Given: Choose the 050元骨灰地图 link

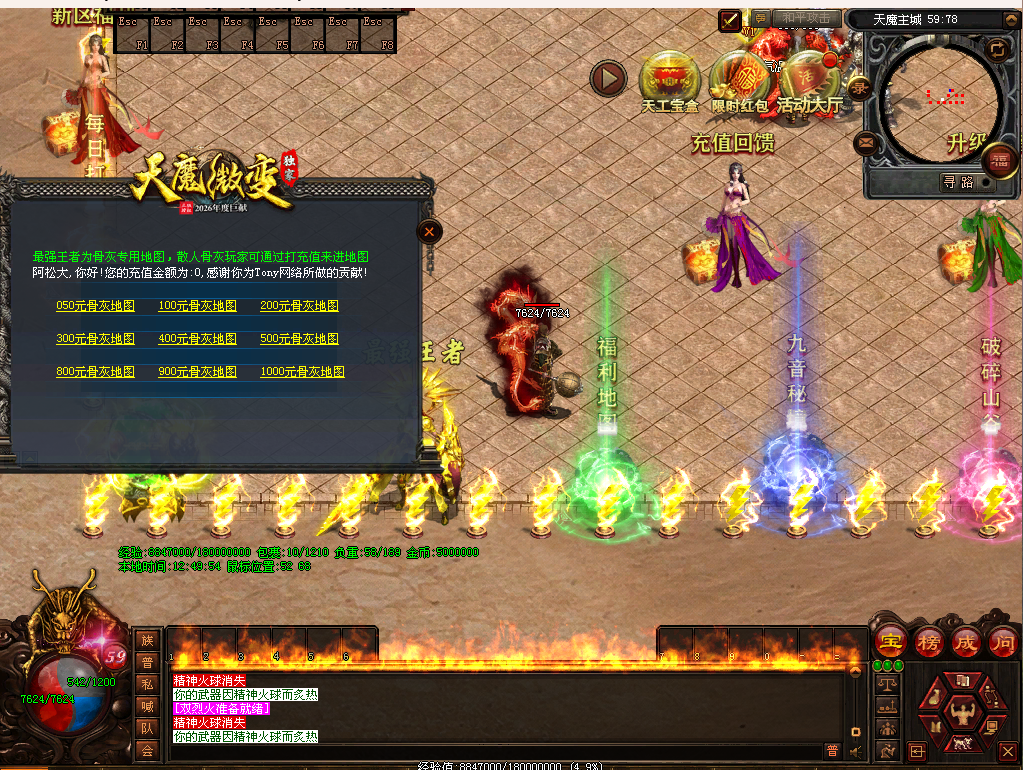Looking at the screenshot, I should point(95,306).
